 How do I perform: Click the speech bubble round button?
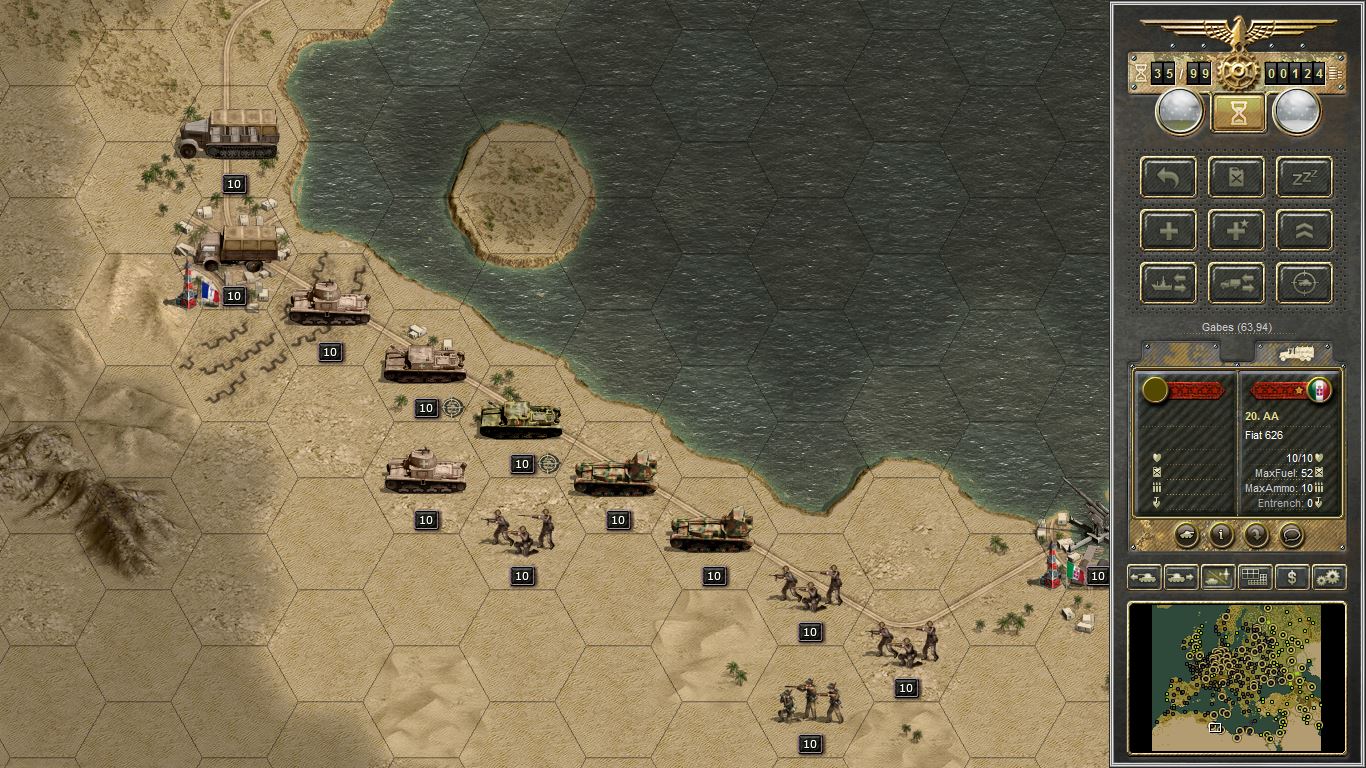(x=1291, y=535)
